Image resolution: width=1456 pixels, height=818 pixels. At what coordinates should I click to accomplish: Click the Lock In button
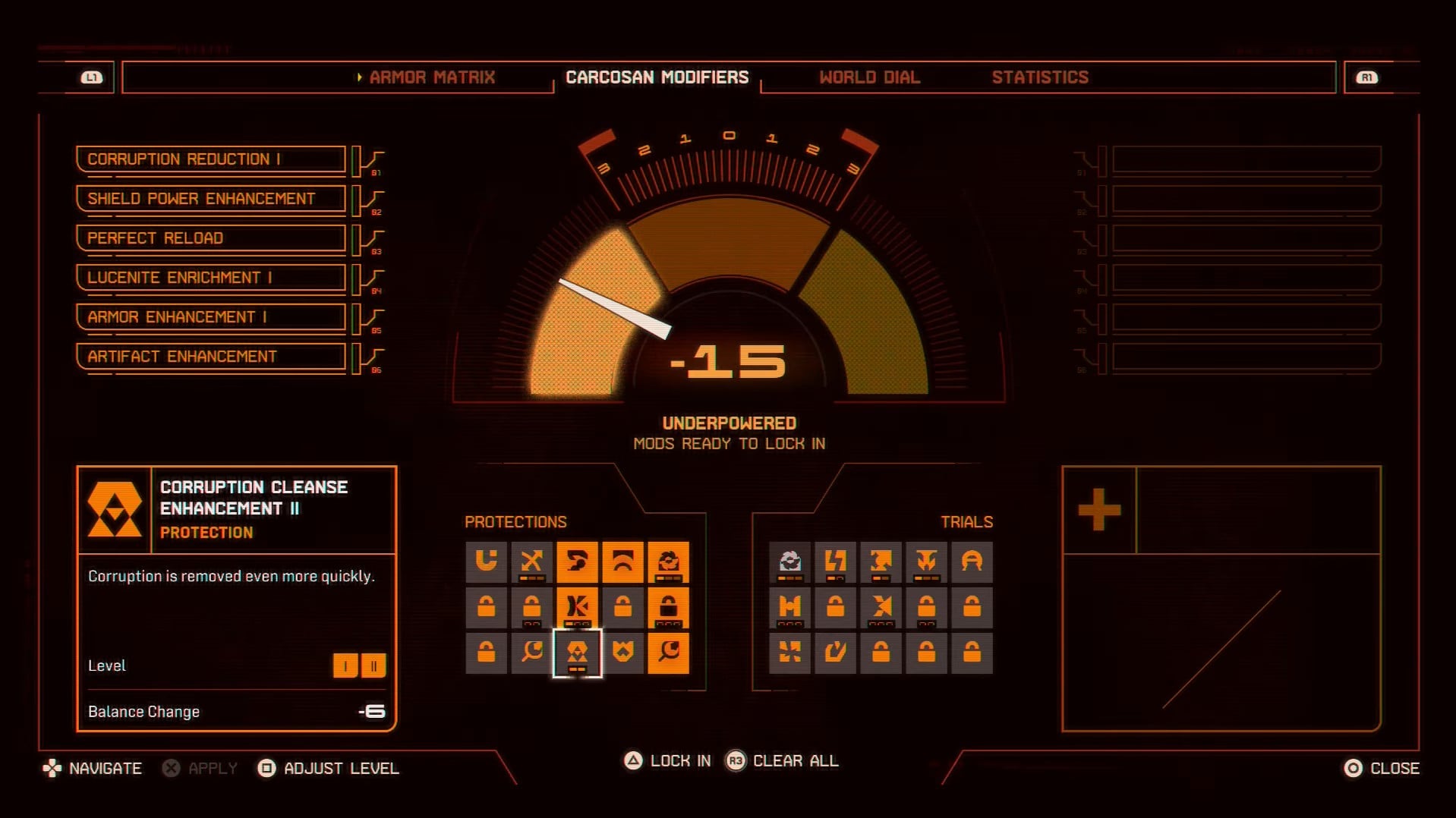668,761
